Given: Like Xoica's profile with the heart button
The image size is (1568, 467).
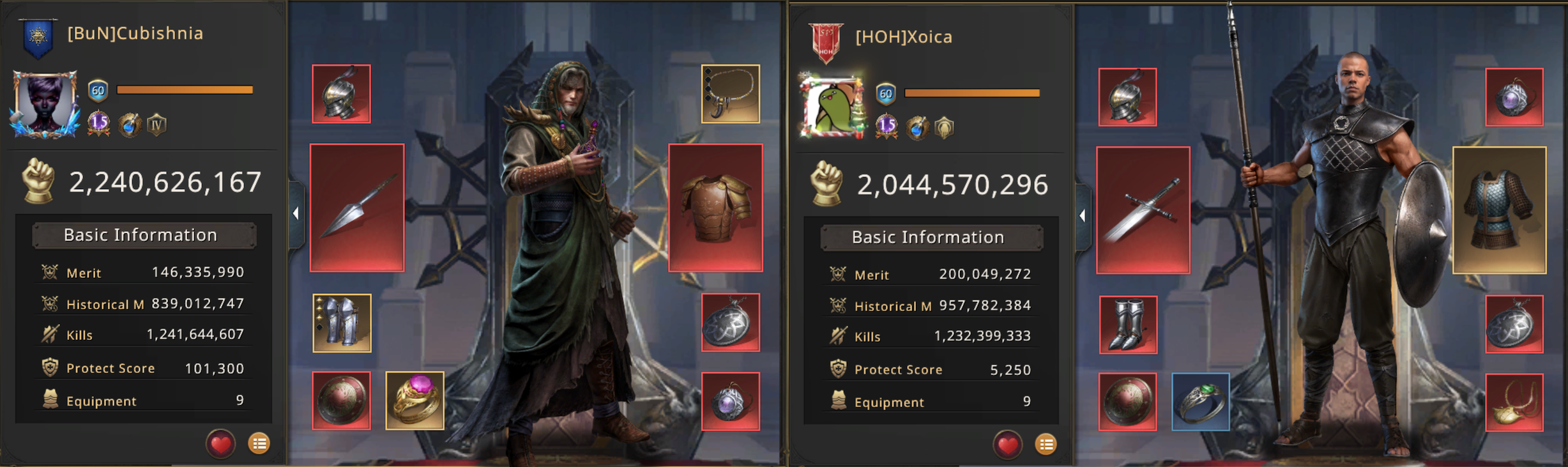Looking at the screenshot, I should tap(1007, 444).
